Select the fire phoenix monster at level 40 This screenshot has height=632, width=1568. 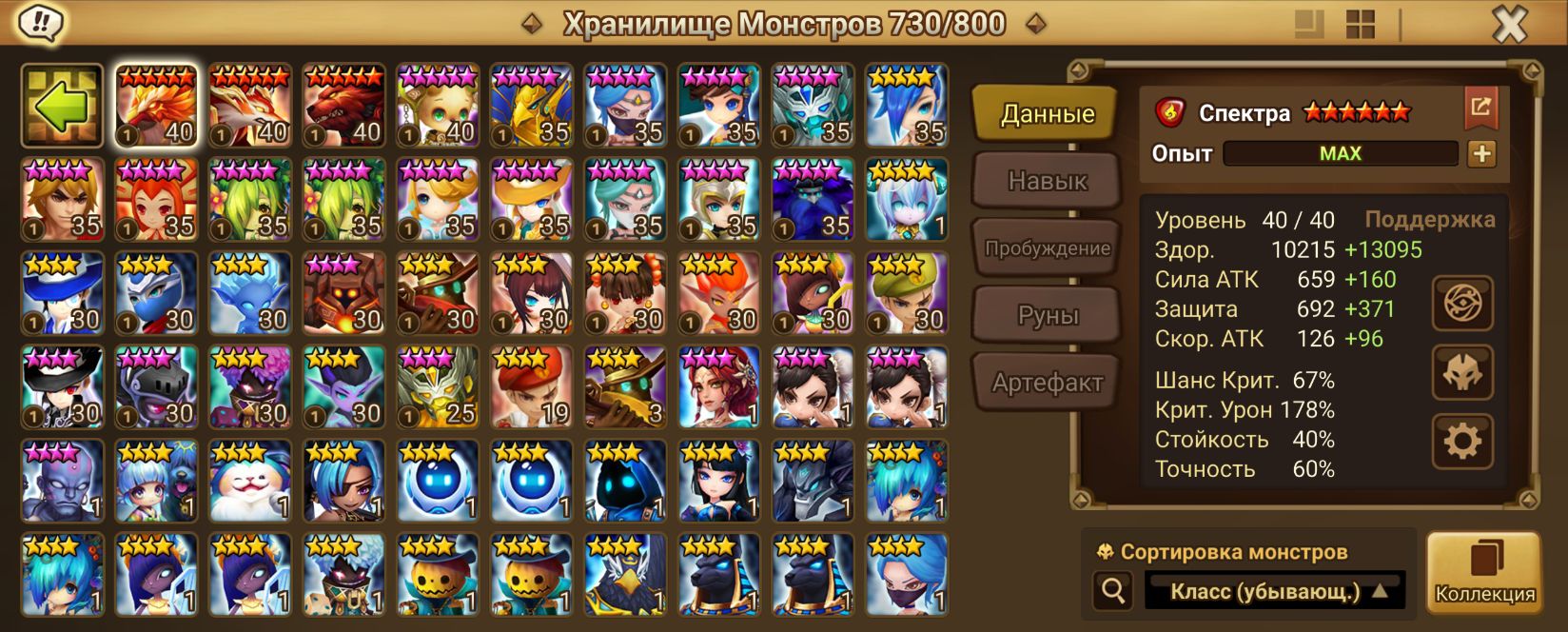[156, 106]
